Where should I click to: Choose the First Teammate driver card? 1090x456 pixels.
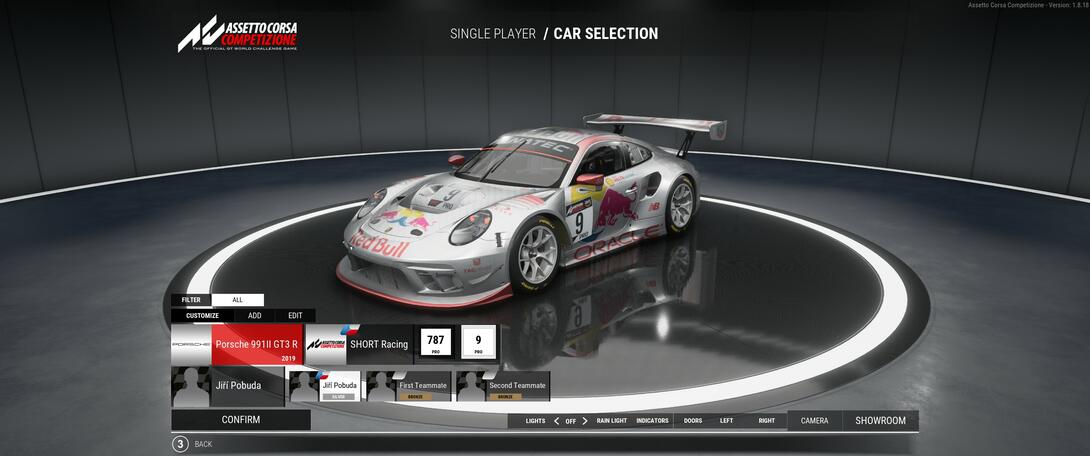point(408,387)
